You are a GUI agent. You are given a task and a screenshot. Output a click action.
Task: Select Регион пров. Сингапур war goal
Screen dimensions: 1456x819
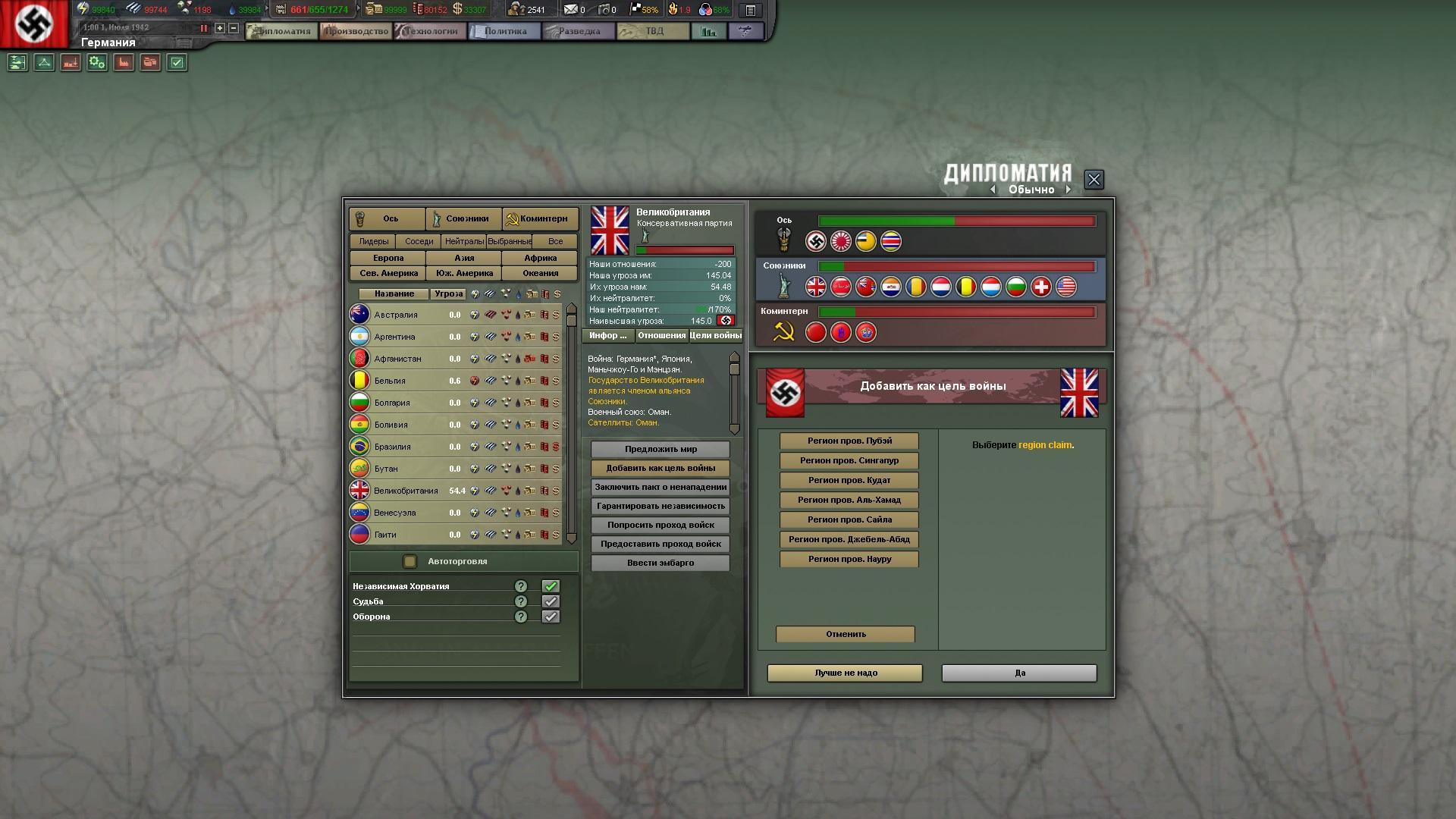(849, 460)
